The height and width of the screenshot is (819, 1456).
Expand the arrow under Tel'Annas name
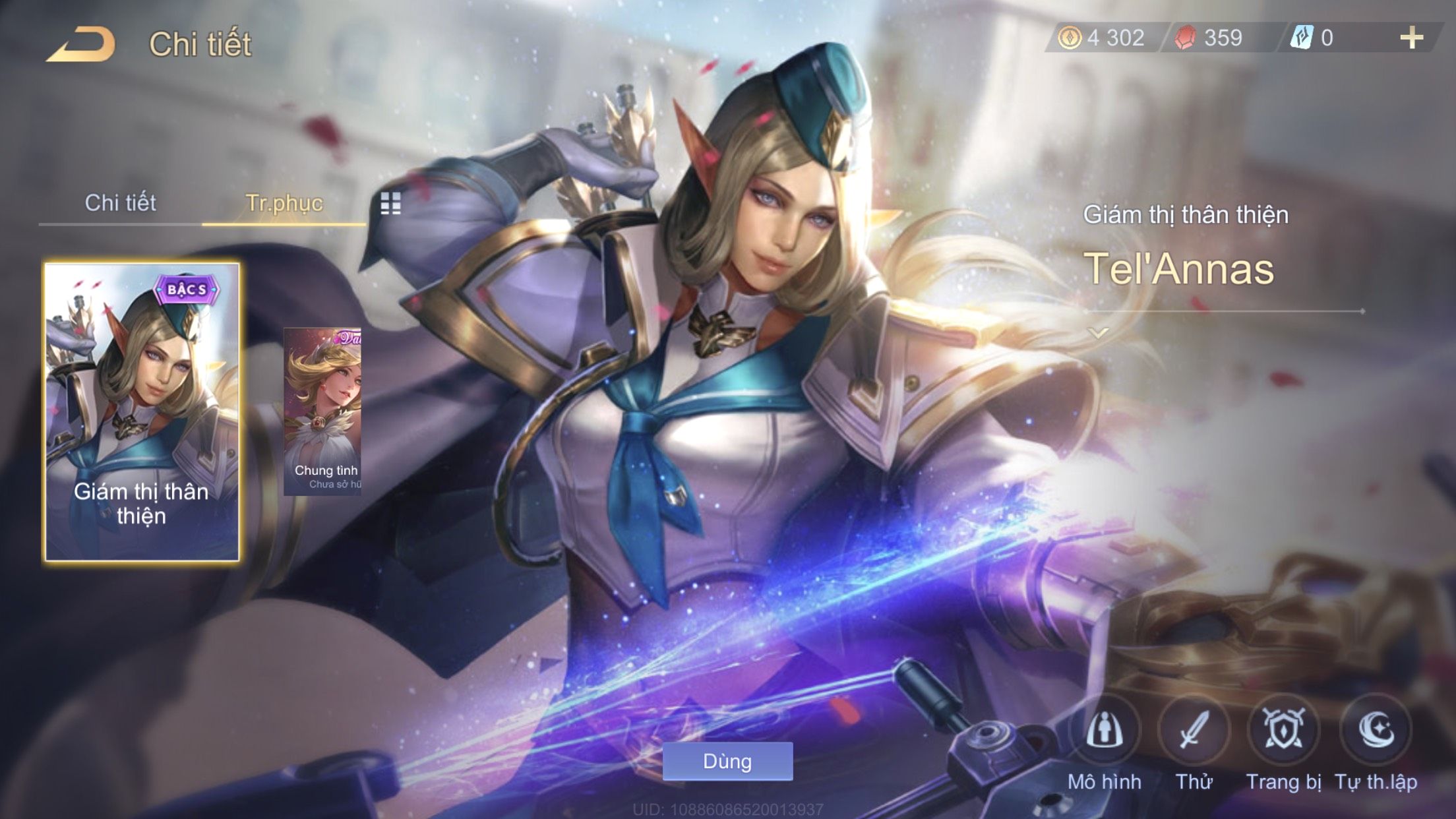coord(1098,334)
